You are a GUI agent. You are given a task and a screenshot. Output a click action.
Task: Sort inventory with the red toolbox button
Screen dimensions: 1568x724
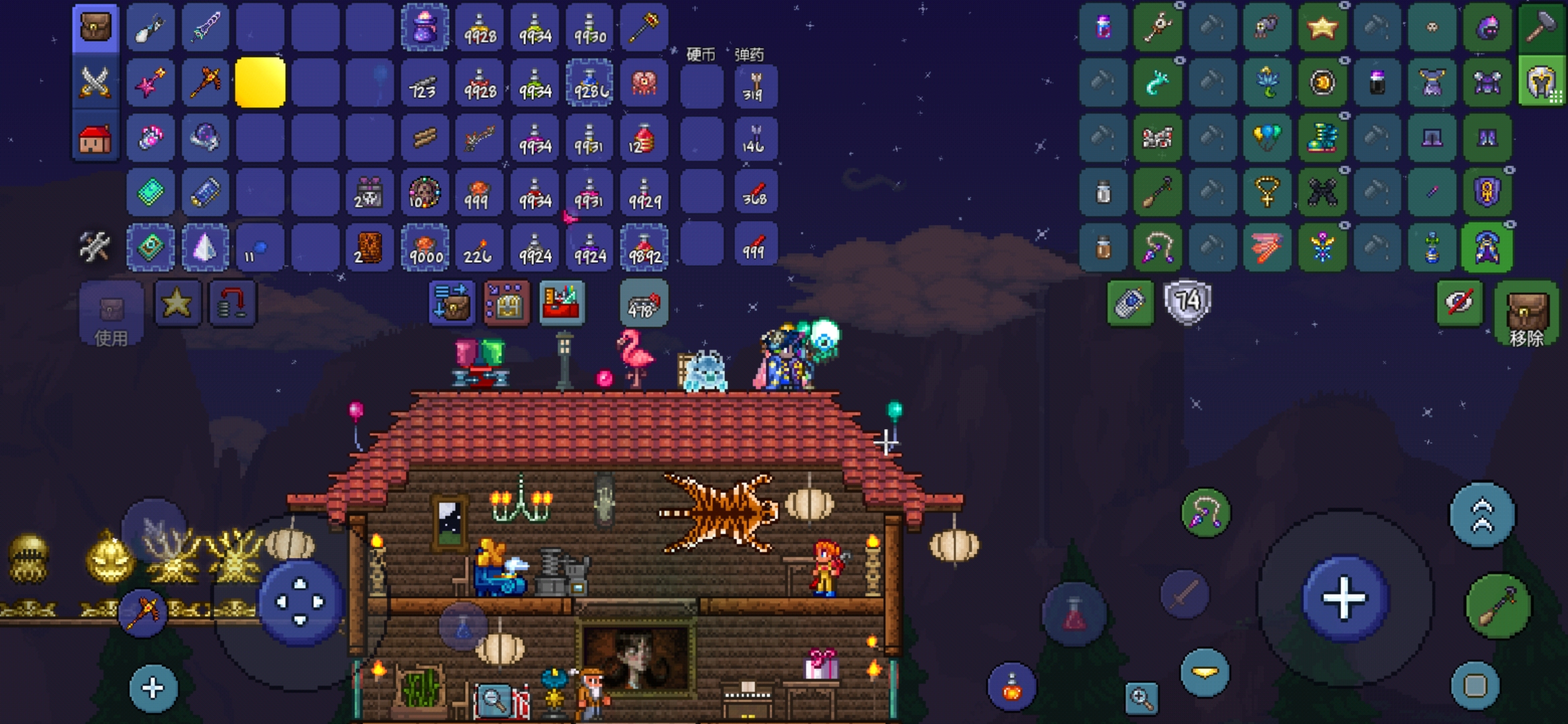click(562, 304)
